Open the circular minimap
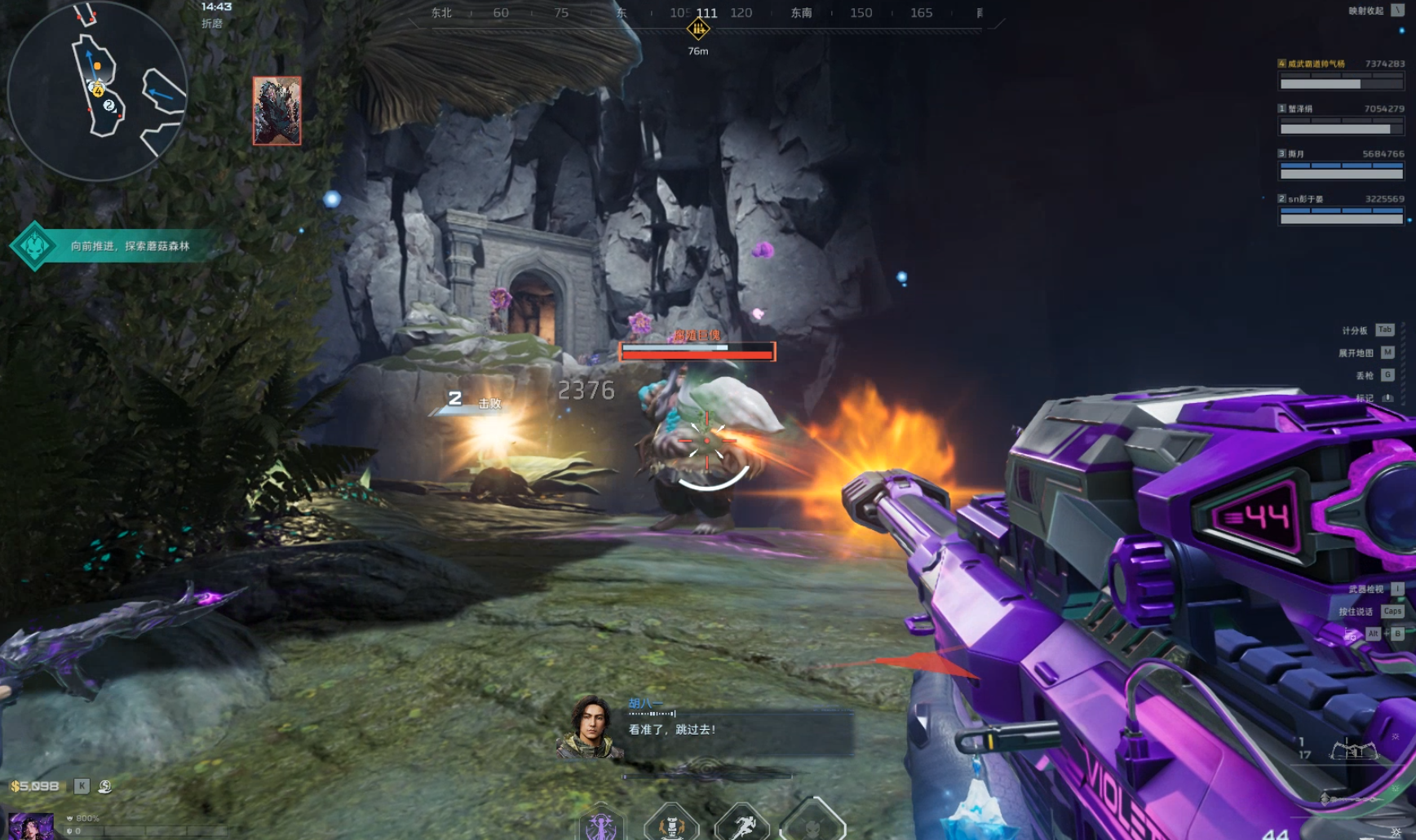The image size is (1416, 840). point(97,90)
